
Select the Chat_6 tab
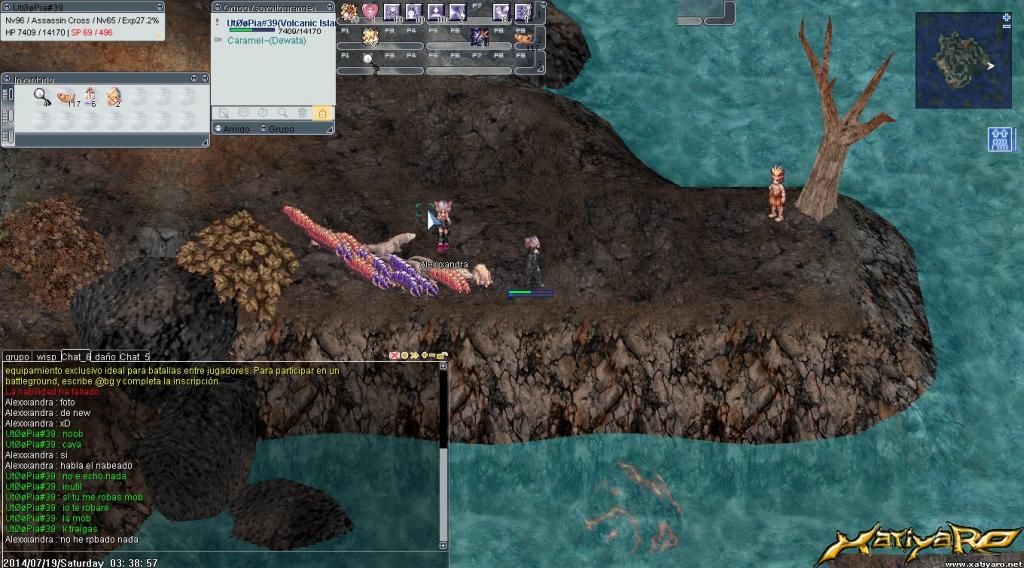(x=75, y=356)
